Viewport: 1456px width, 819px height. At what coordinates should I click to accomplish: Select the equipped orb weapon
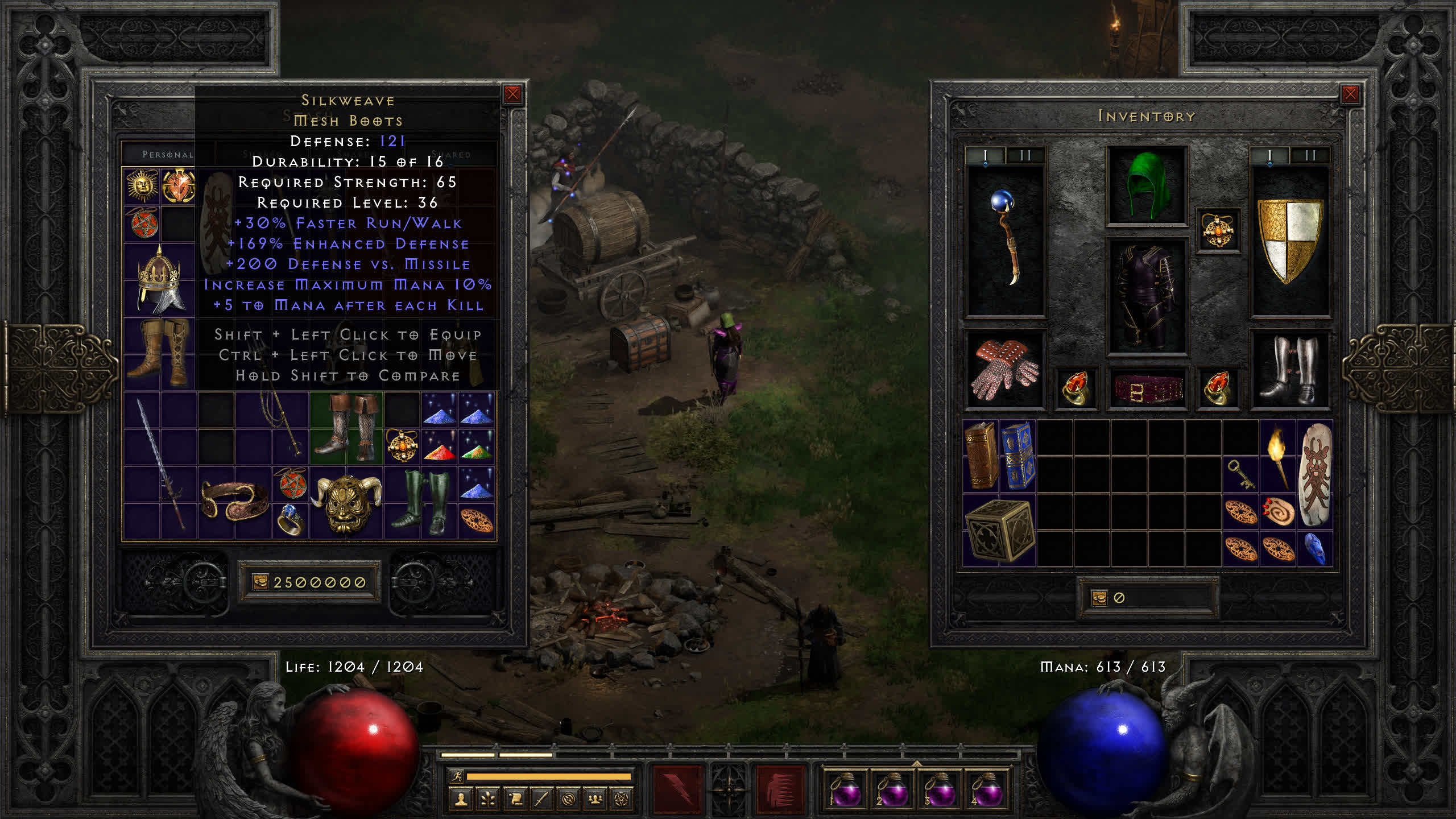tap(1006, 239)
